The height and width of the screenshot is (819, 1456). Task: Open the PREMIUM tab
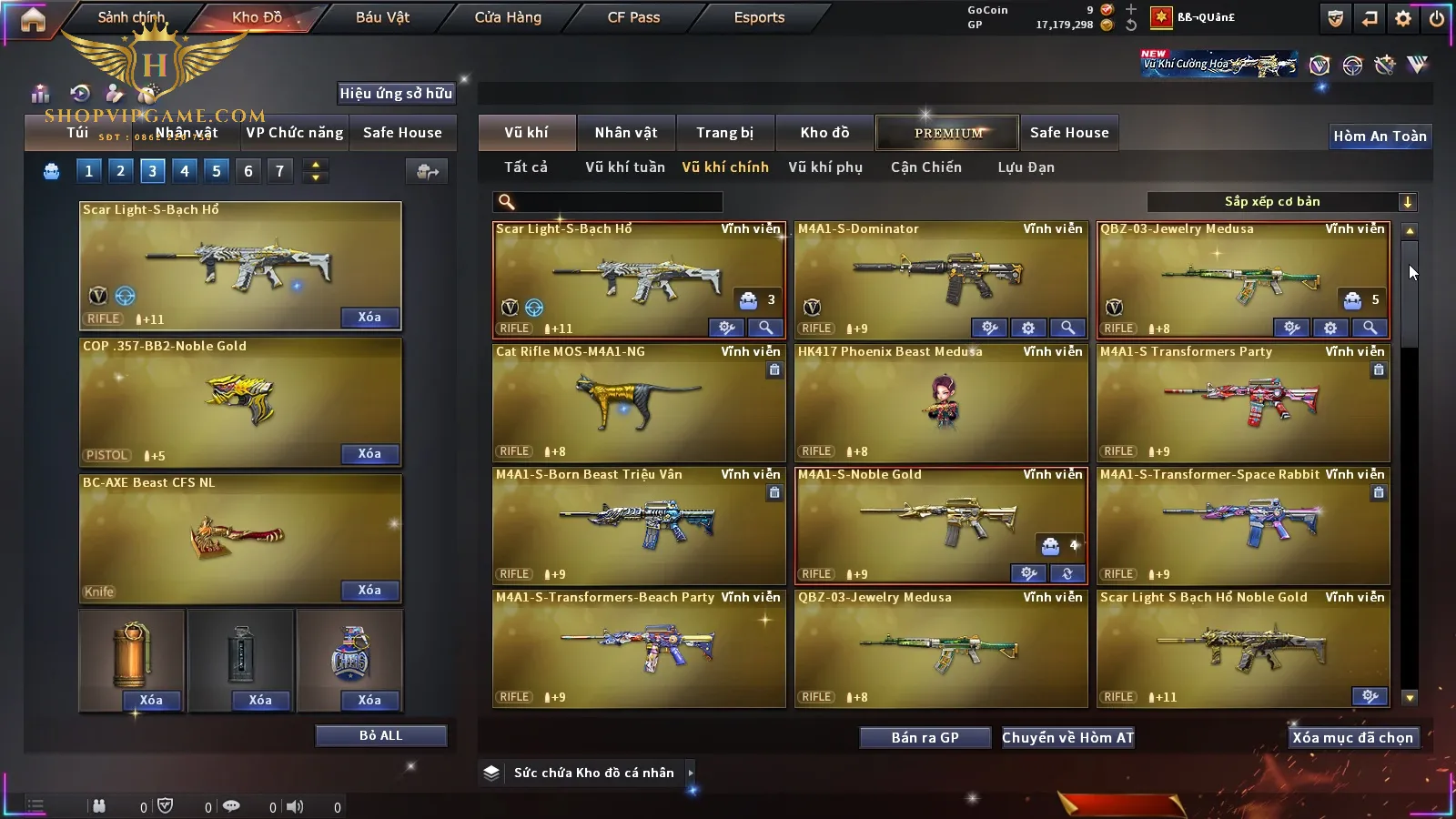click(x=948, y=133)
